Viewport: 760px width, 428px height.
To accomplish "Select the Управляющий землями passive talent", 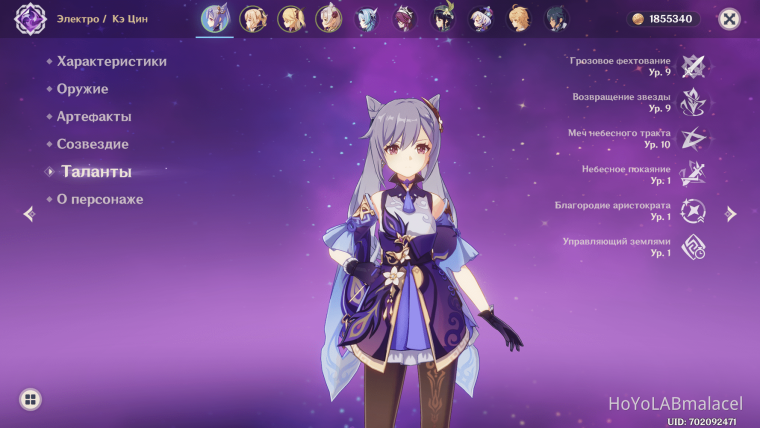I will click(x=693, y=246).
